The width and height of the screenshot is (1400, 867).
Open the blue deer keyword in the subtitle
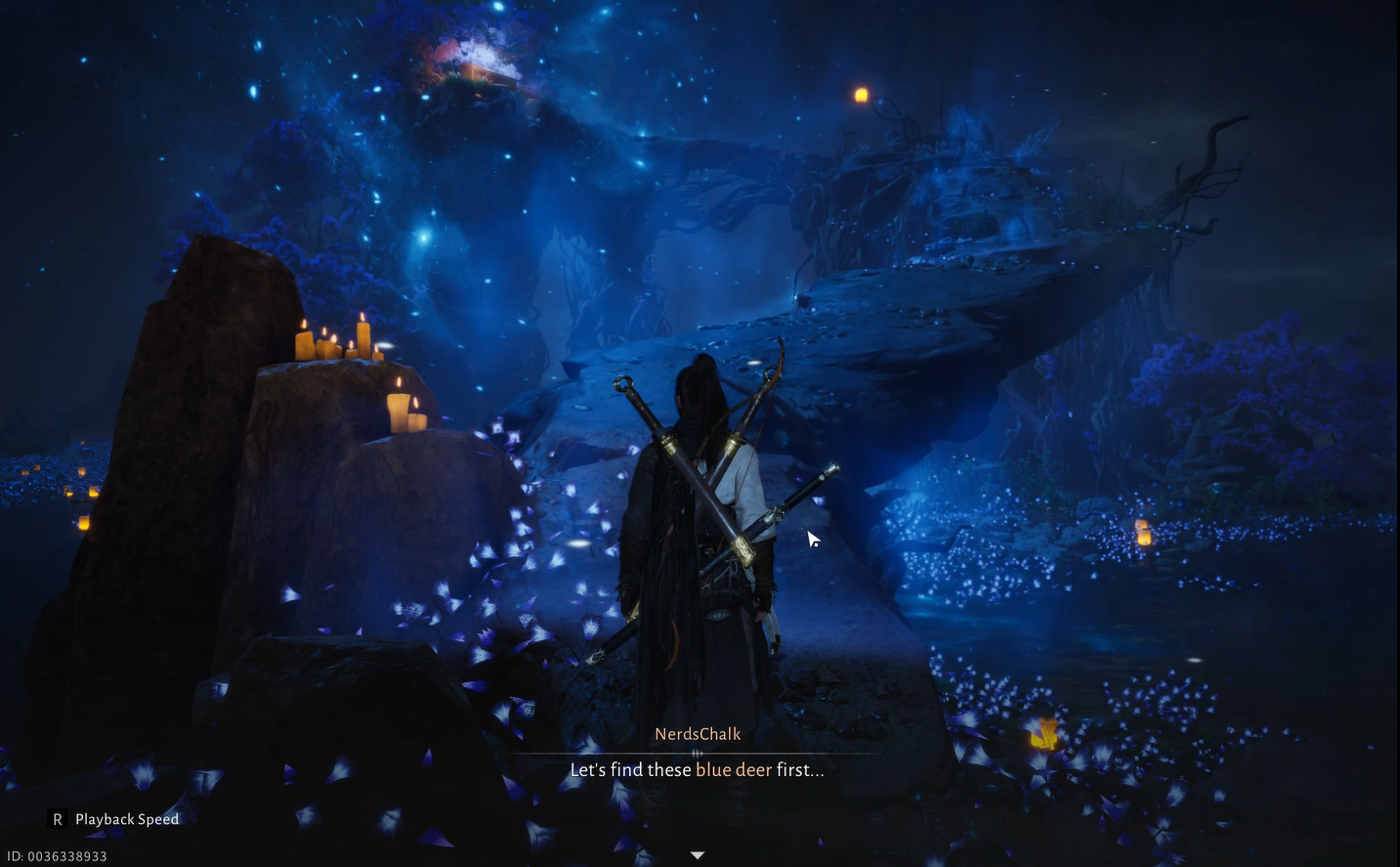pyautogui.click(x=730, y=770)
